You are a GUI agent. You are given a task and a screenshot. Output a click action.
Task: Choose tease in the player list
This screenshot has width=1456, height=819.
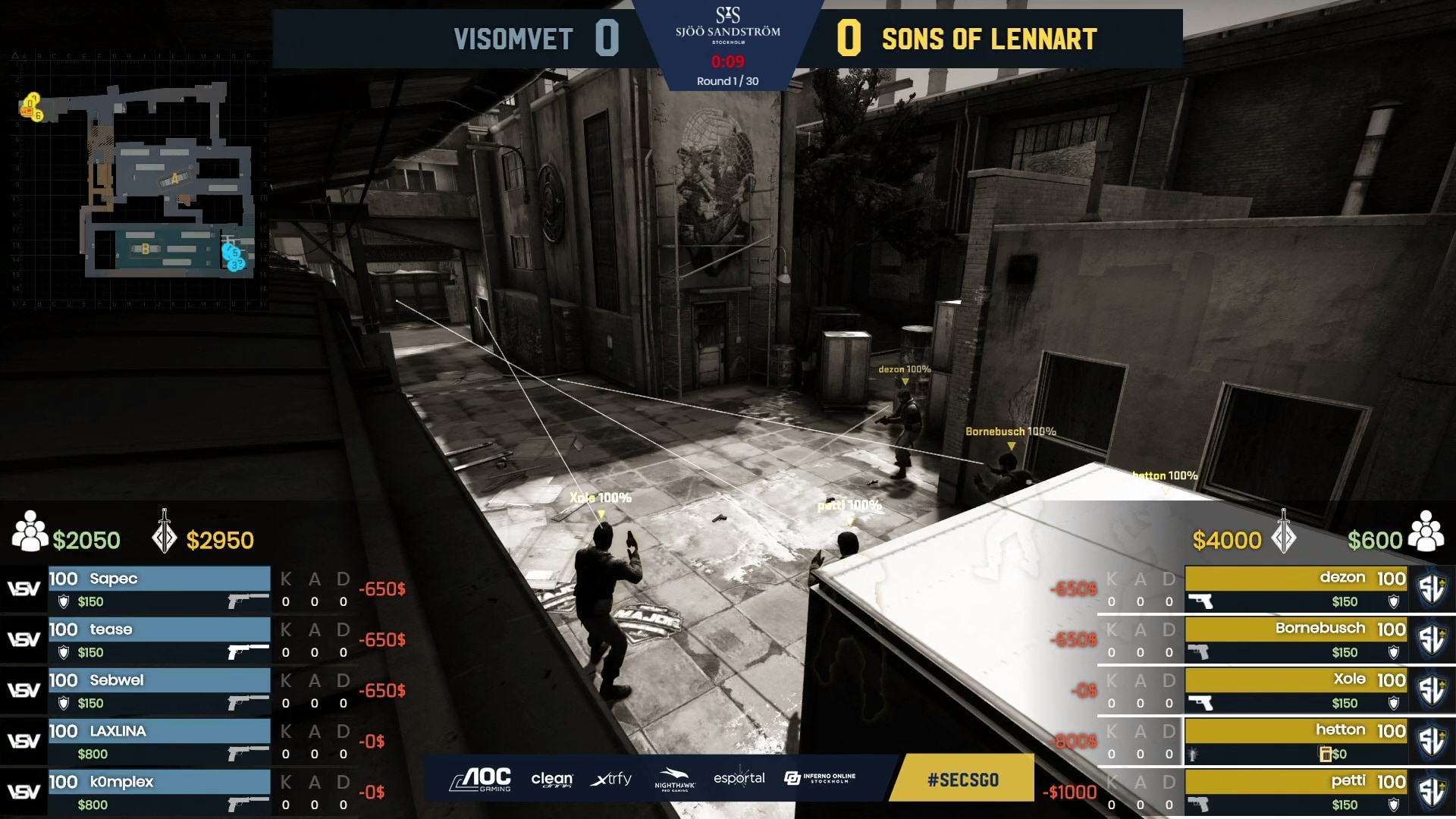(159, 640)
